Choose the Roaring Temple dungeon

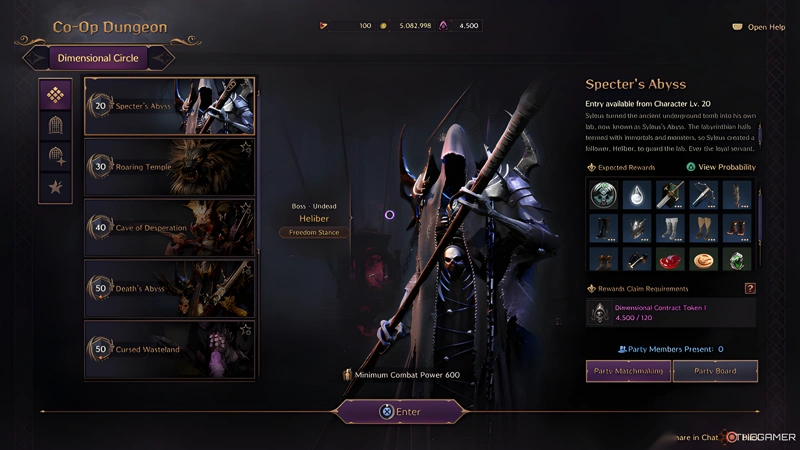[x=168, y=167]
